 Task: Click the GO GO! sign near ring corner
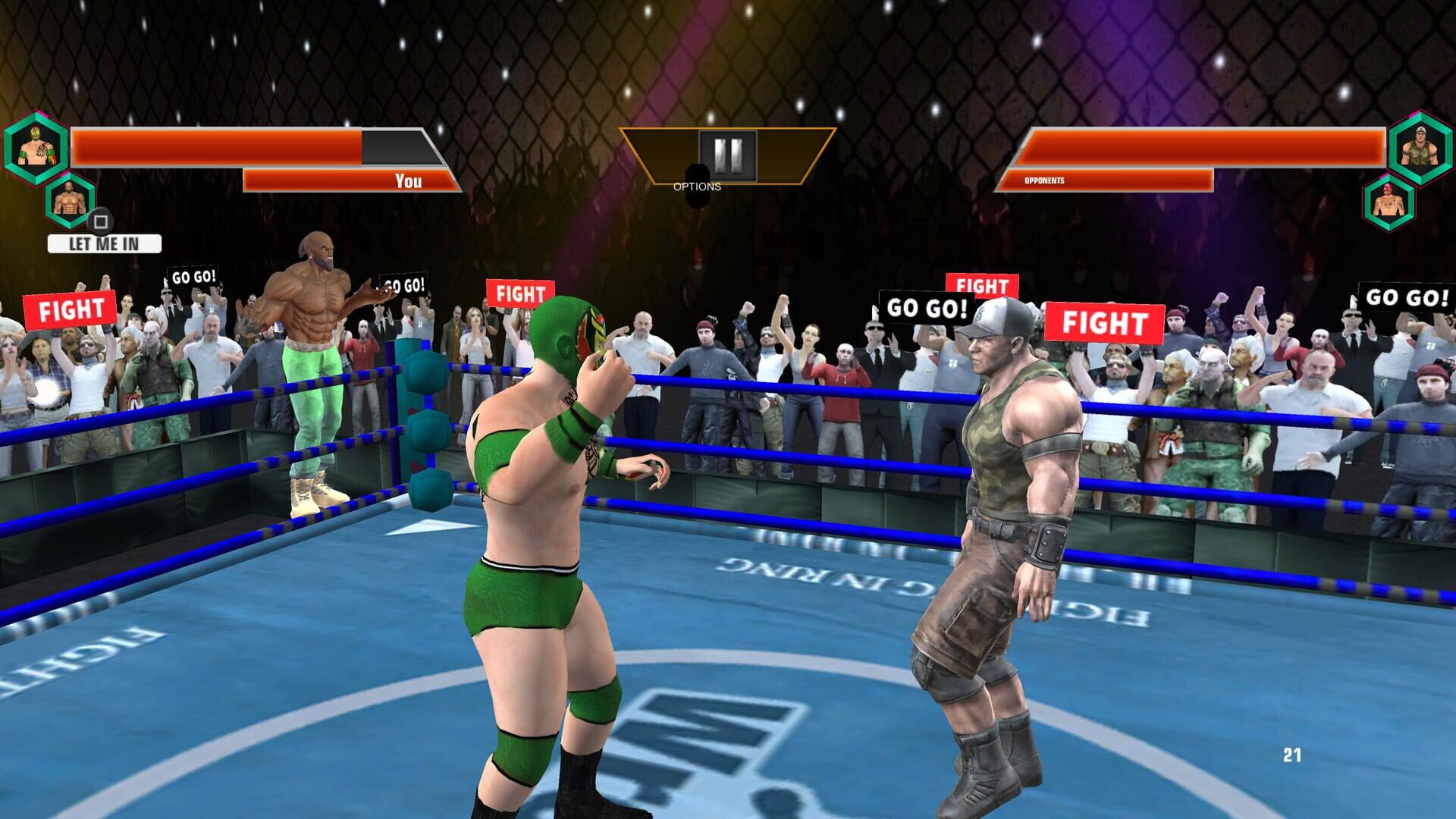click(403, 286)
